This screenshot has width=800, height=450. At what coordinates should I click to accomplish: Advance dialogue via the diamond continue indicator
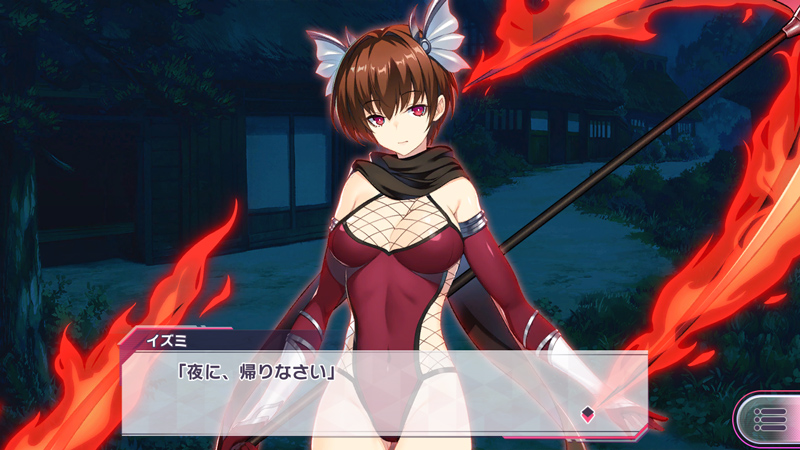[588, 414]
